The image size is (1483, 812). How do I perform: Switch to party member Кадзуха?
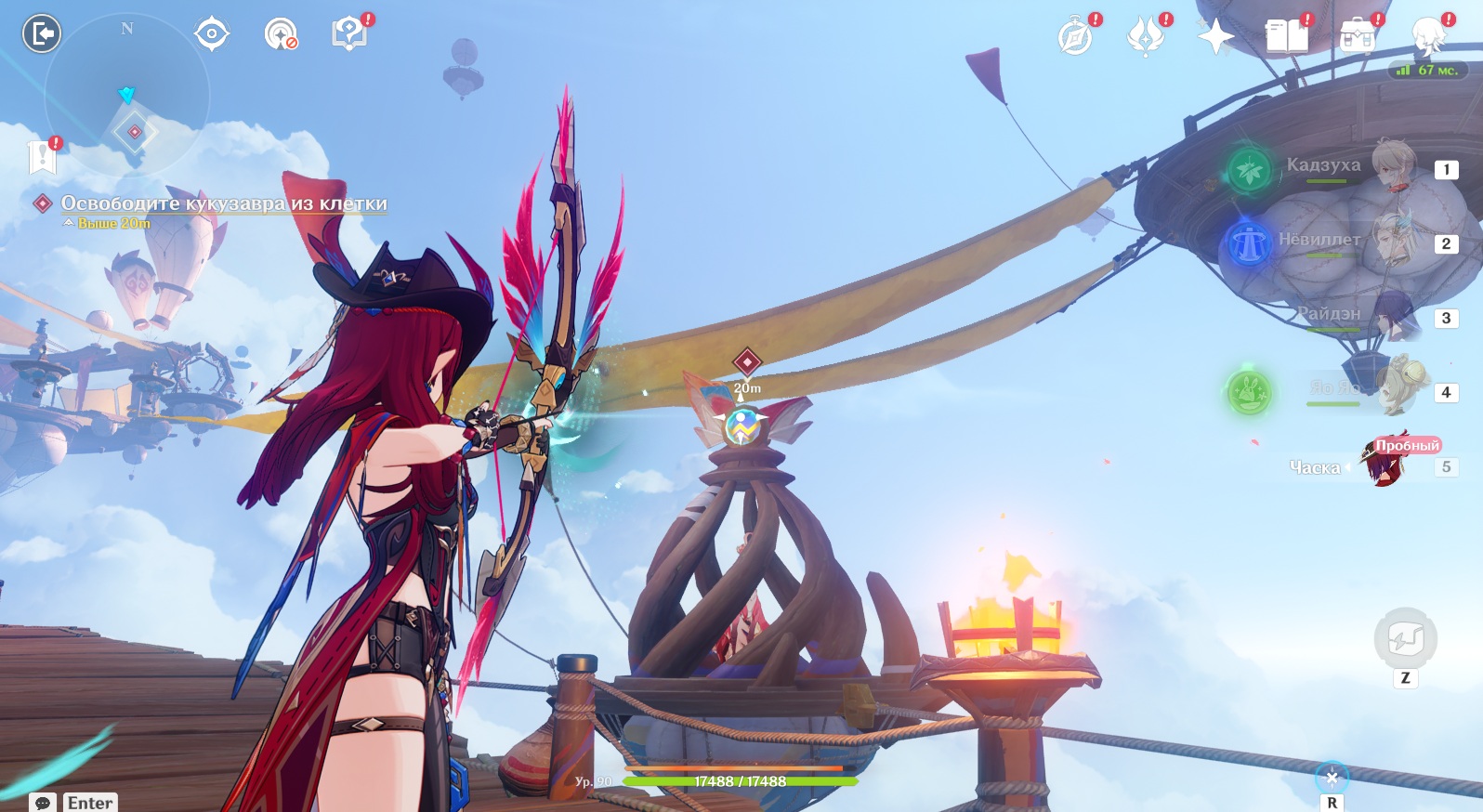click(x=1393, y=167)
